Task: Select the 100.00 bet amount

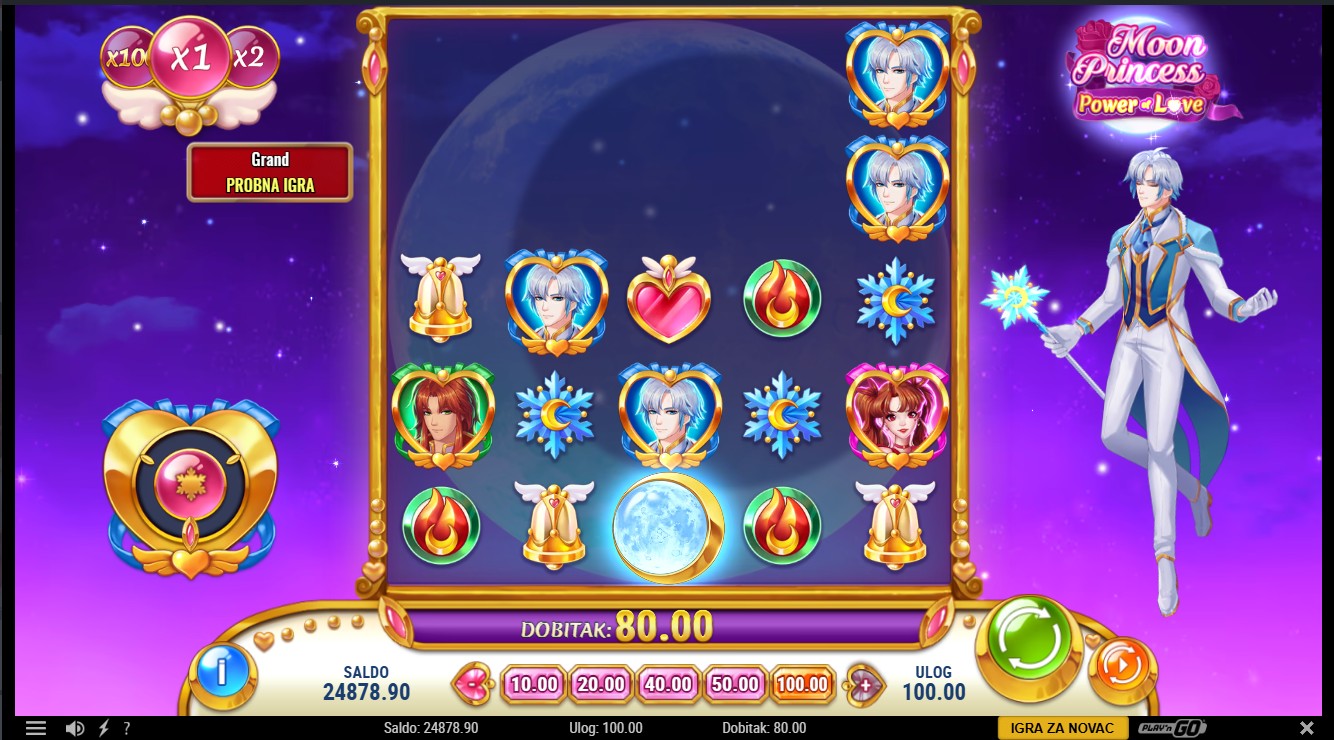Action: coord(802,685)
